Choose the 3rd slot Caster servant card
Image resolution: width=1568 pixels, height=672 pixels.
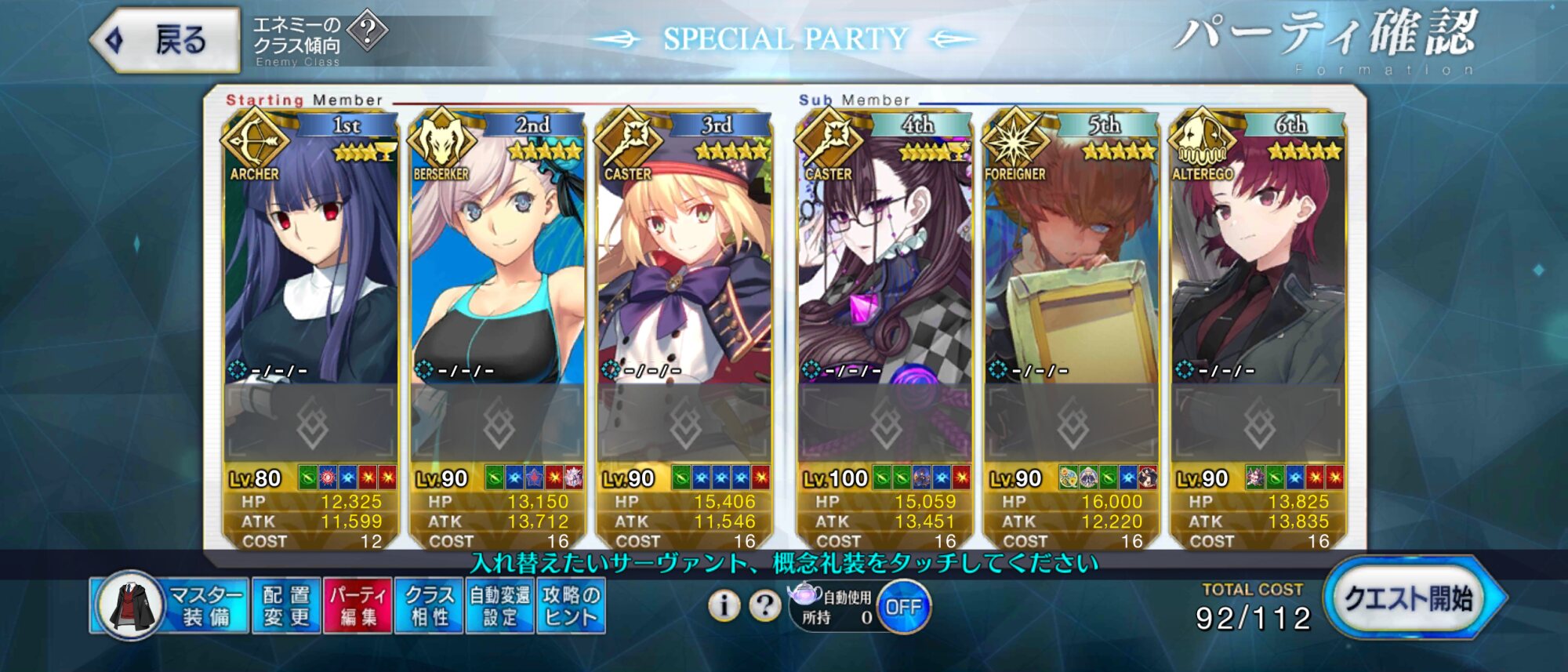[x=684, y=259]
